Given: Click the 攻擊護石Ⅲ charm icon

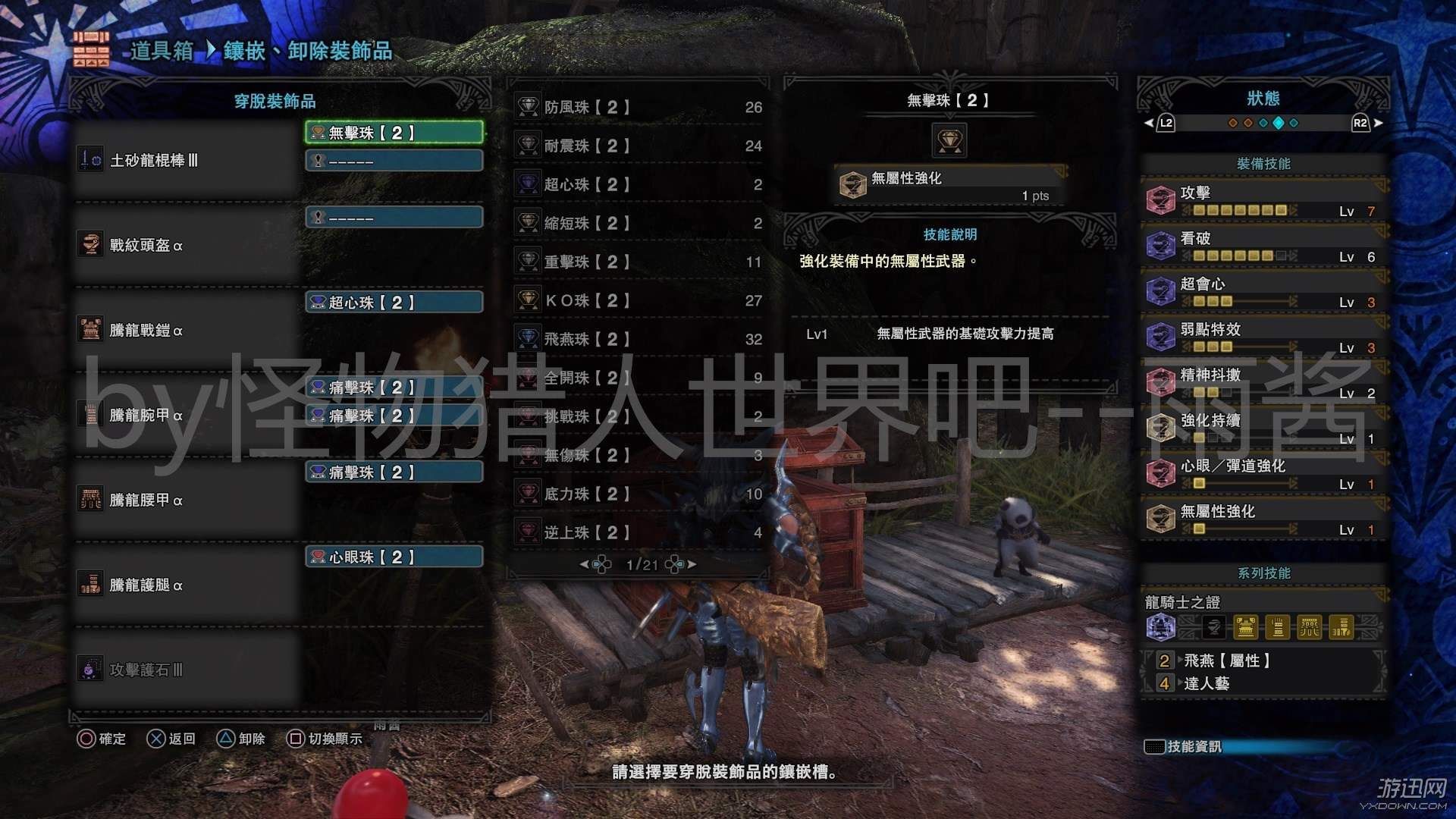Looking at the screenshot, I should (90, 670).
